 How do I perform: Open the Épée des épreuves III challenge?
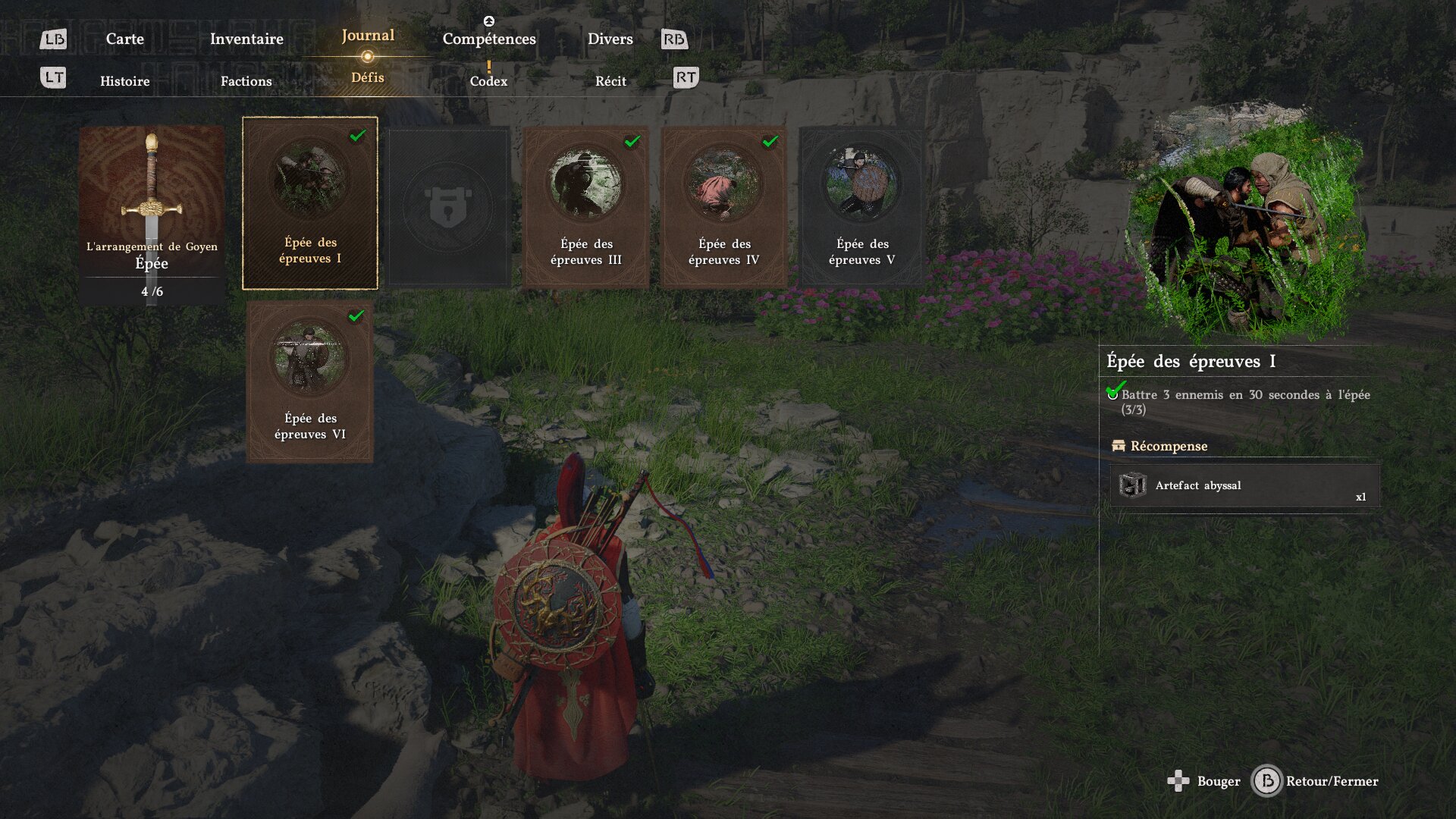tap(586, 206)
